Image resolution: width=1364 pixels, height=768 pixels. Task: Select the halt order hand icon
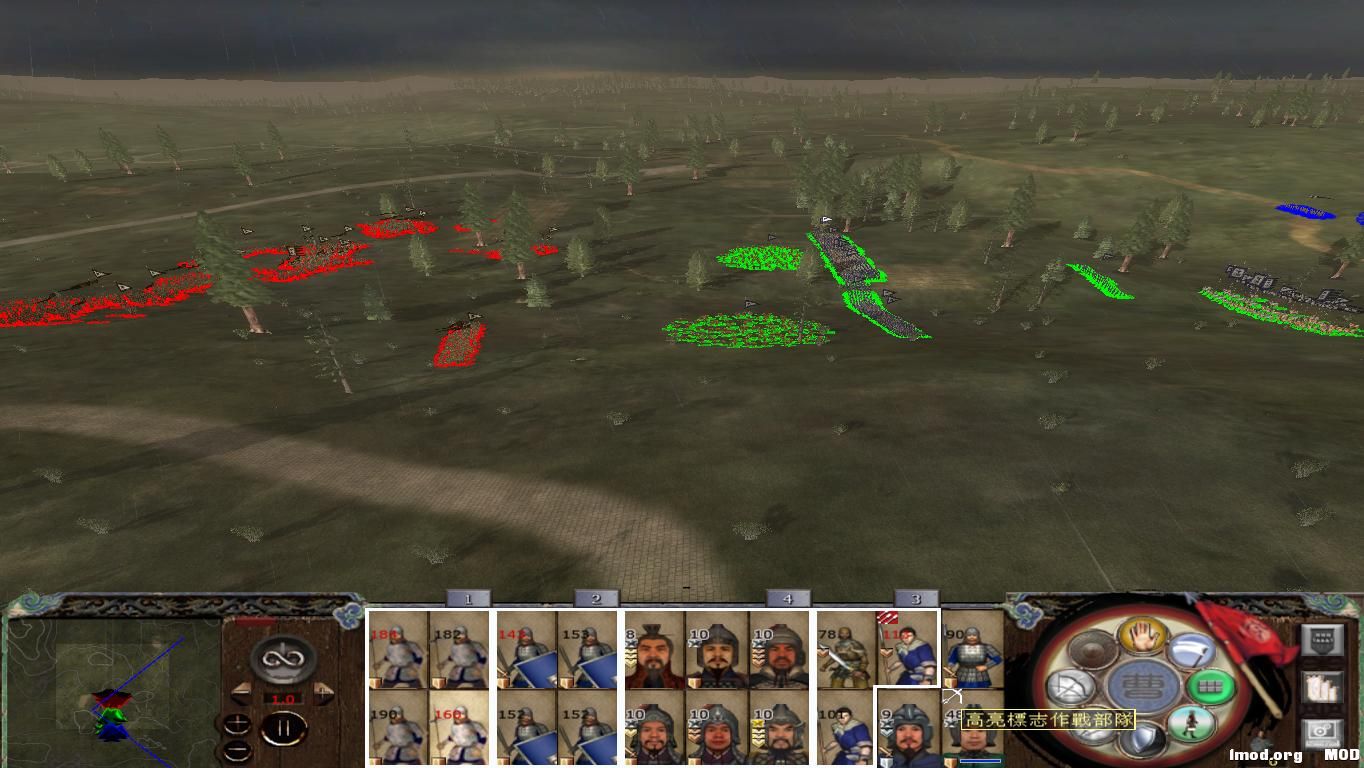pos(1144,638)
